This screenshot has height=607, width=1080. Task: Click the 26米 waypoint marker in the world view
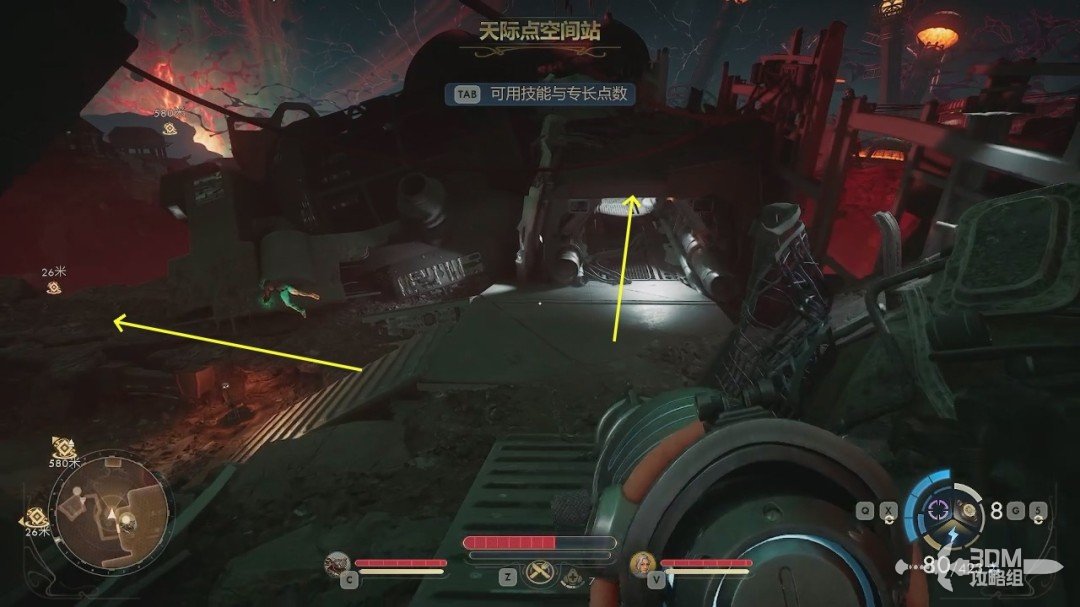coord(54,288)
